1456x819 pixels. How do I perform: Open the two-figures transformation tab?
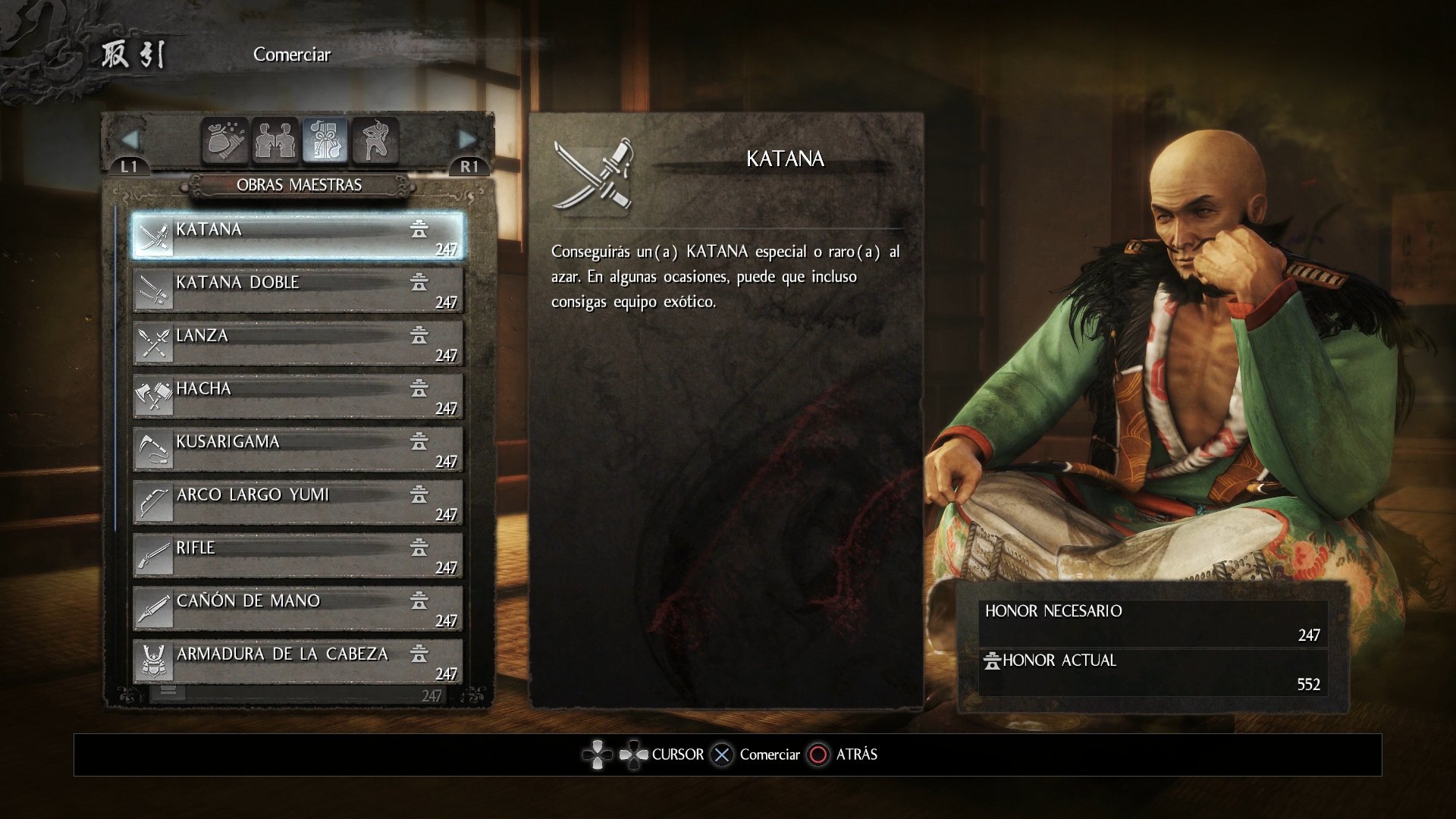click(x=275, y=140)
